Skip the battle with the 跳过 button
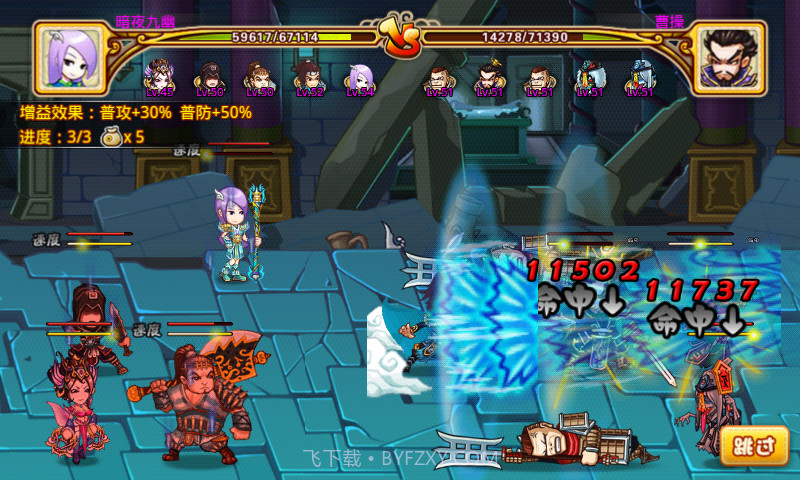Image resolution: width=800 pixels, height=480 pixels. pos(753,446)
